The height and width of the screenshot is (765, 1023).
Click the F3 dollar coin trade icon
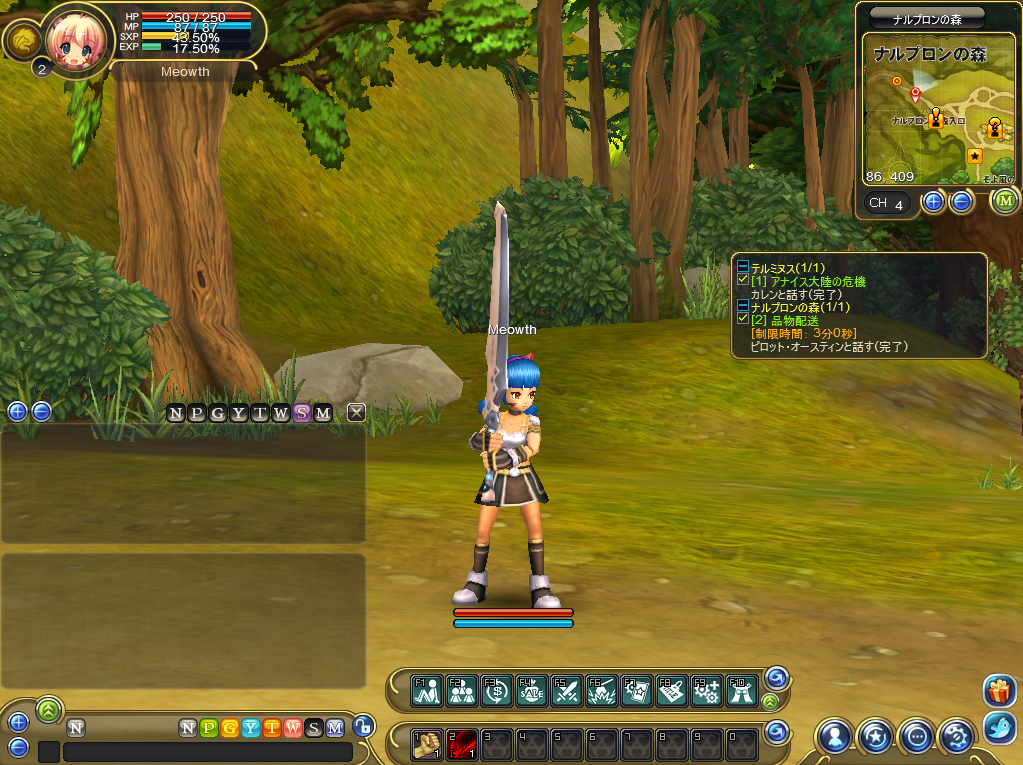pyautogui.click(x=496, y=690)
